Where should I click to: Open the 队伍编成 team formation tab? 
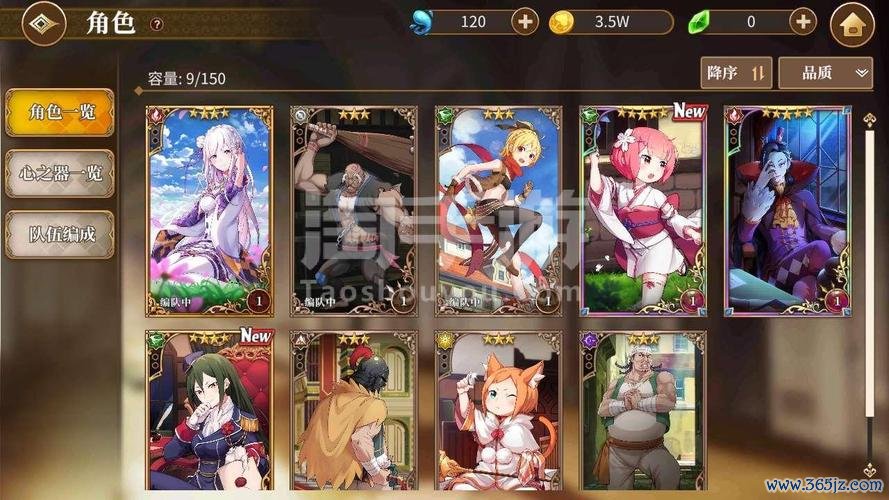[60, 234]
